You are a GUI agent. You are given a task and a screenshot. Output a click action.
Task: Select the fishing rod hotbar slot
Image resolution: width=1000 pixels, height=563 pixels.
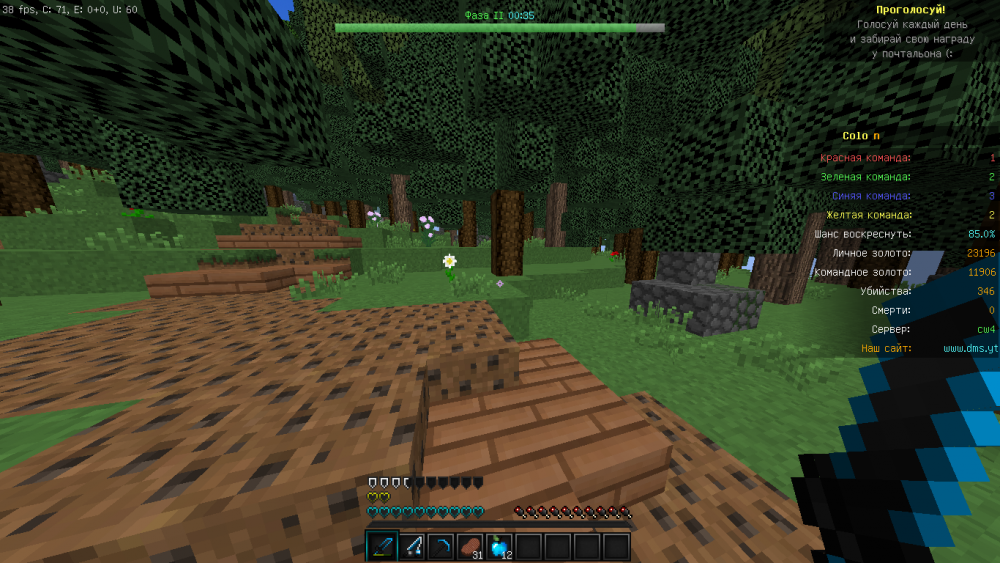coord(411,546)
